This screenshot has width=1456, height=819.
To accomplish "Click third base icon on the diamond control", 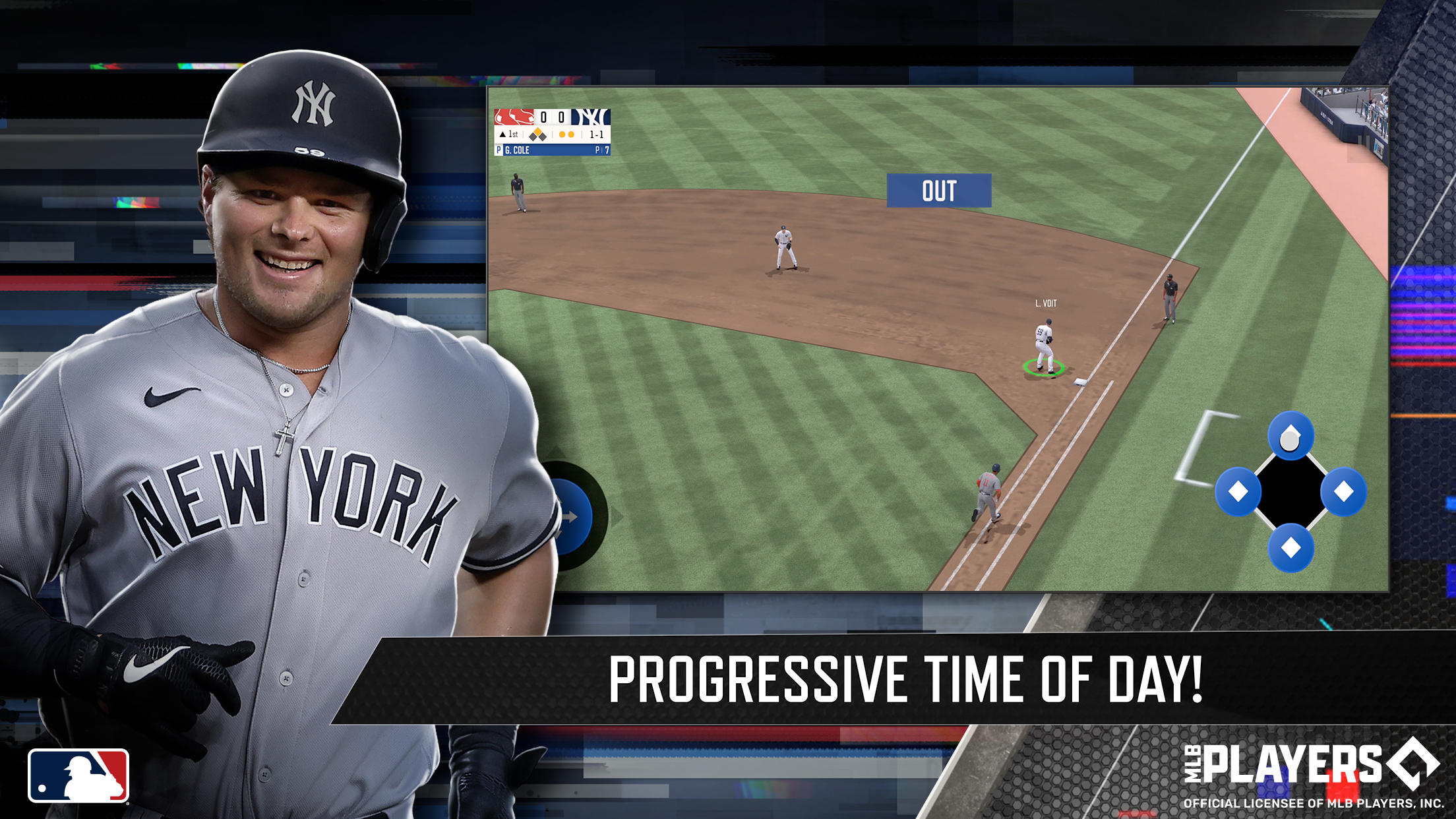I will click(x=1238, y=491).
